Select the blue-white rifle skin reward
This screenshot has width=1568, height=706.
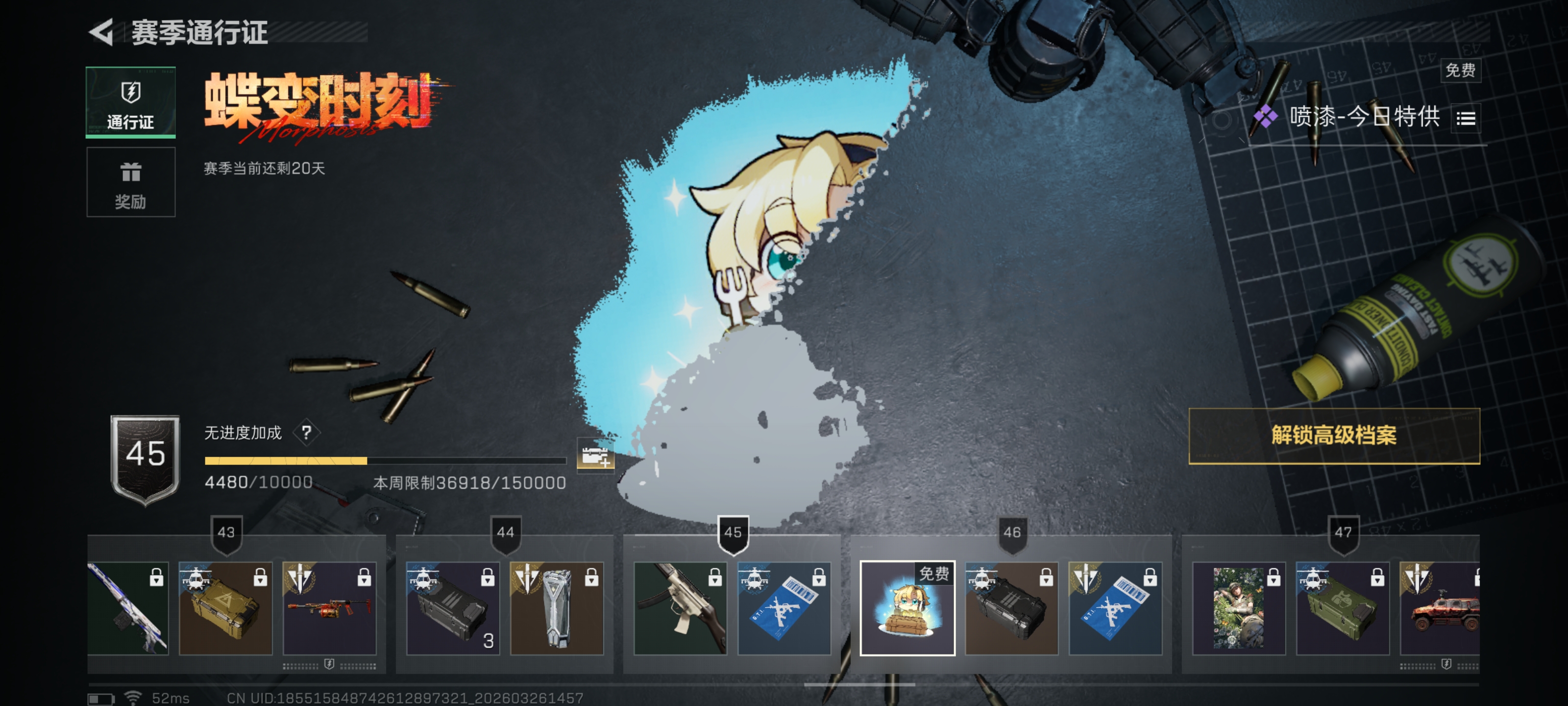128,608
